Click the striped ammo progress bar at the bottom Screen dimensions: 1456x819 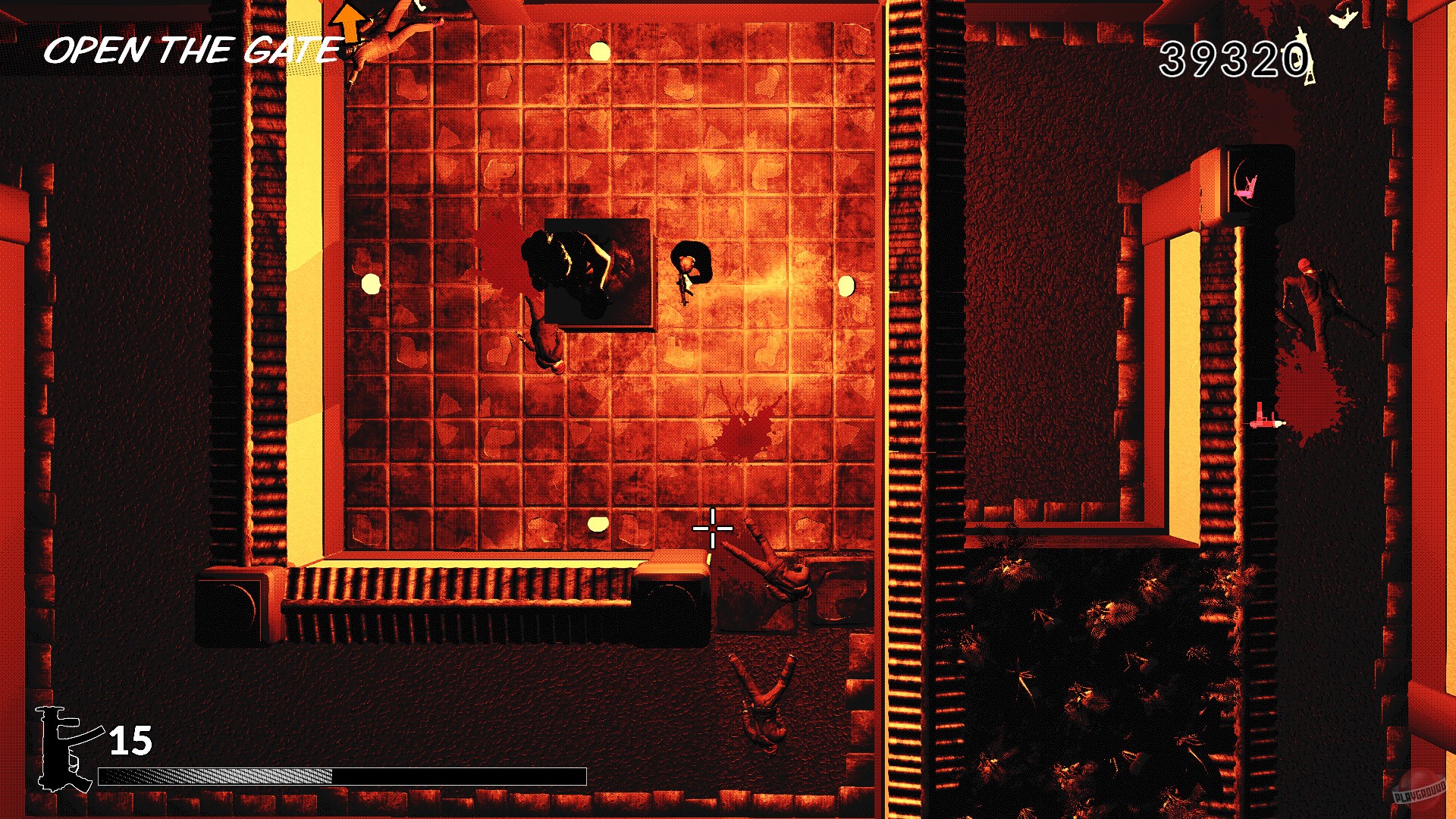[341, 775]
